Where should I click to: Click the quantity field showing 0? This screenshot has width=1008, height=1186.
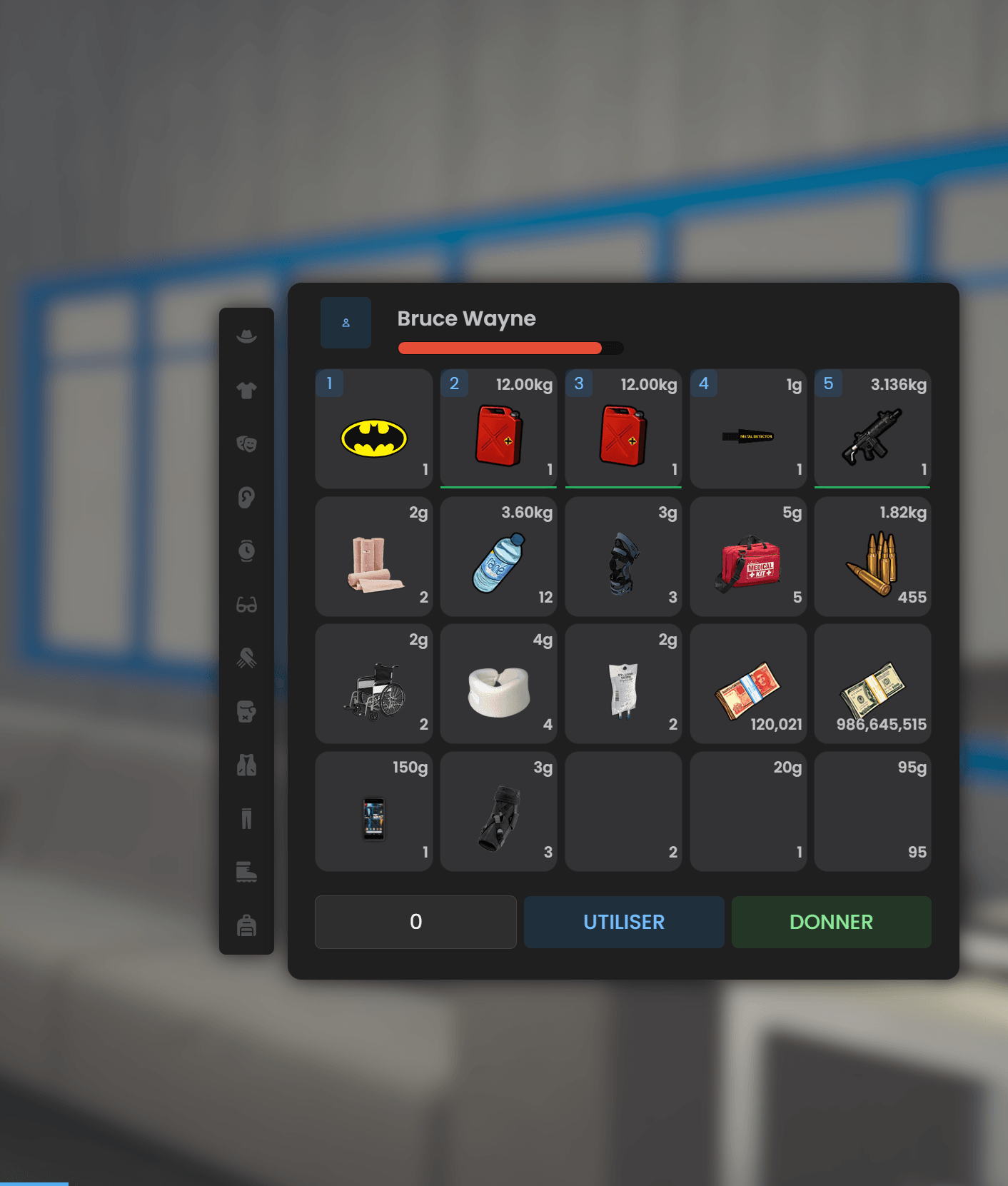tap(415, 922)
